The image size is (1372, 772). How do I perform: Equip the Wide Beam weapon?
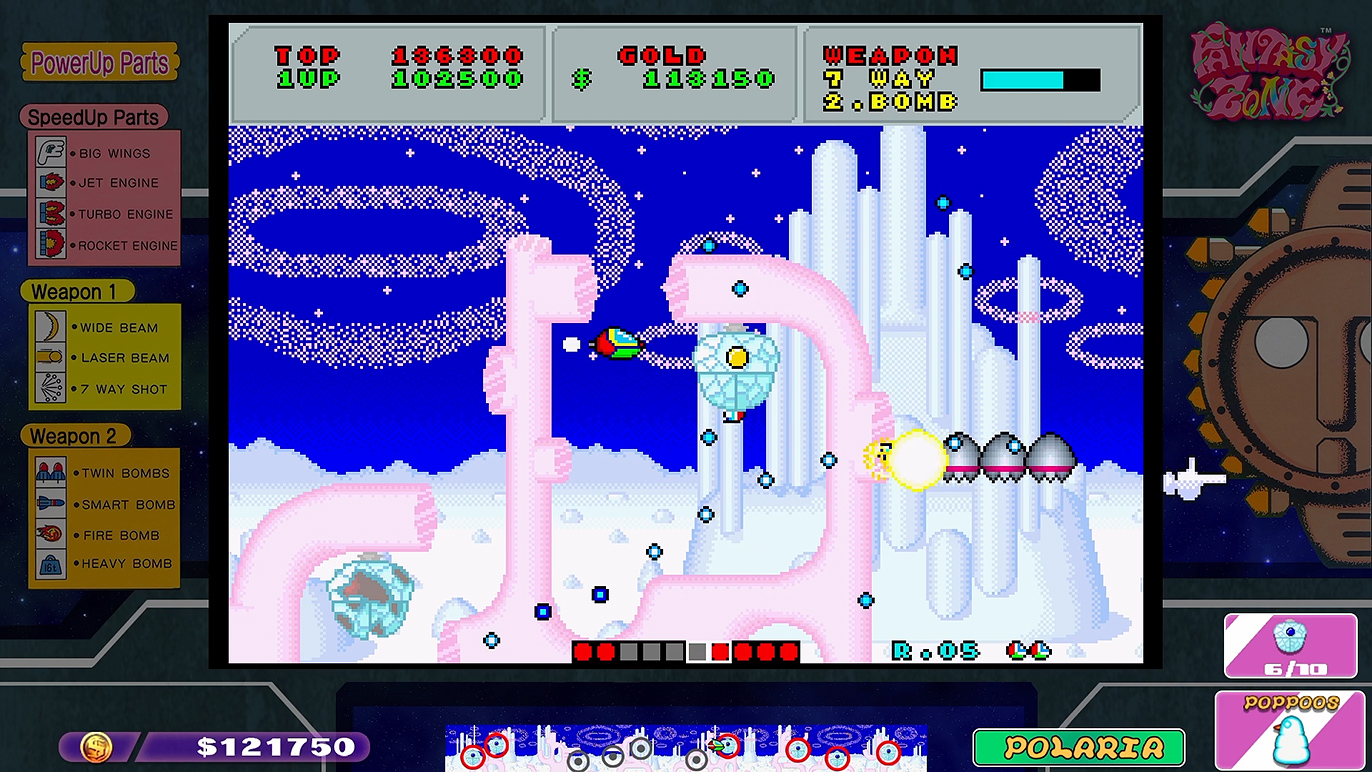click(104, 327)
